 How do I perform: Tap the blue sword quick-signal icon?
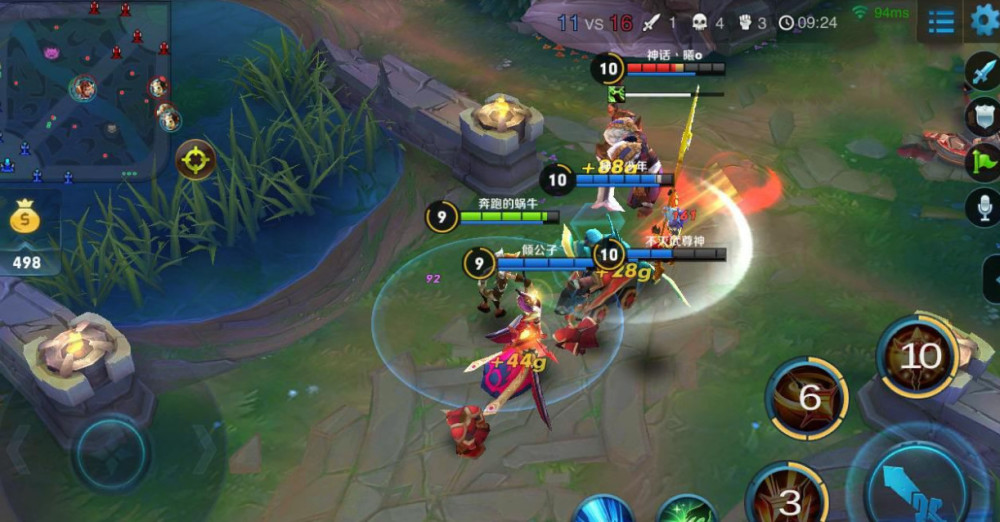pos(983,72)
